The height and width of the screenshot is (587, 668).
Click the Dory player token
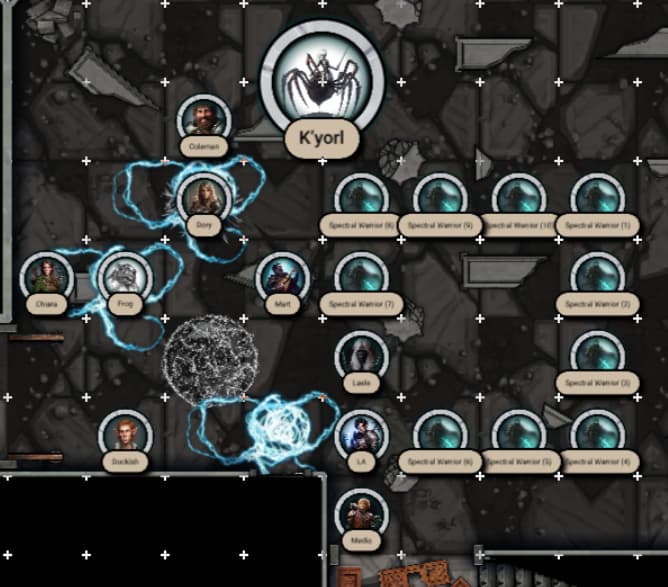point(204,197)
